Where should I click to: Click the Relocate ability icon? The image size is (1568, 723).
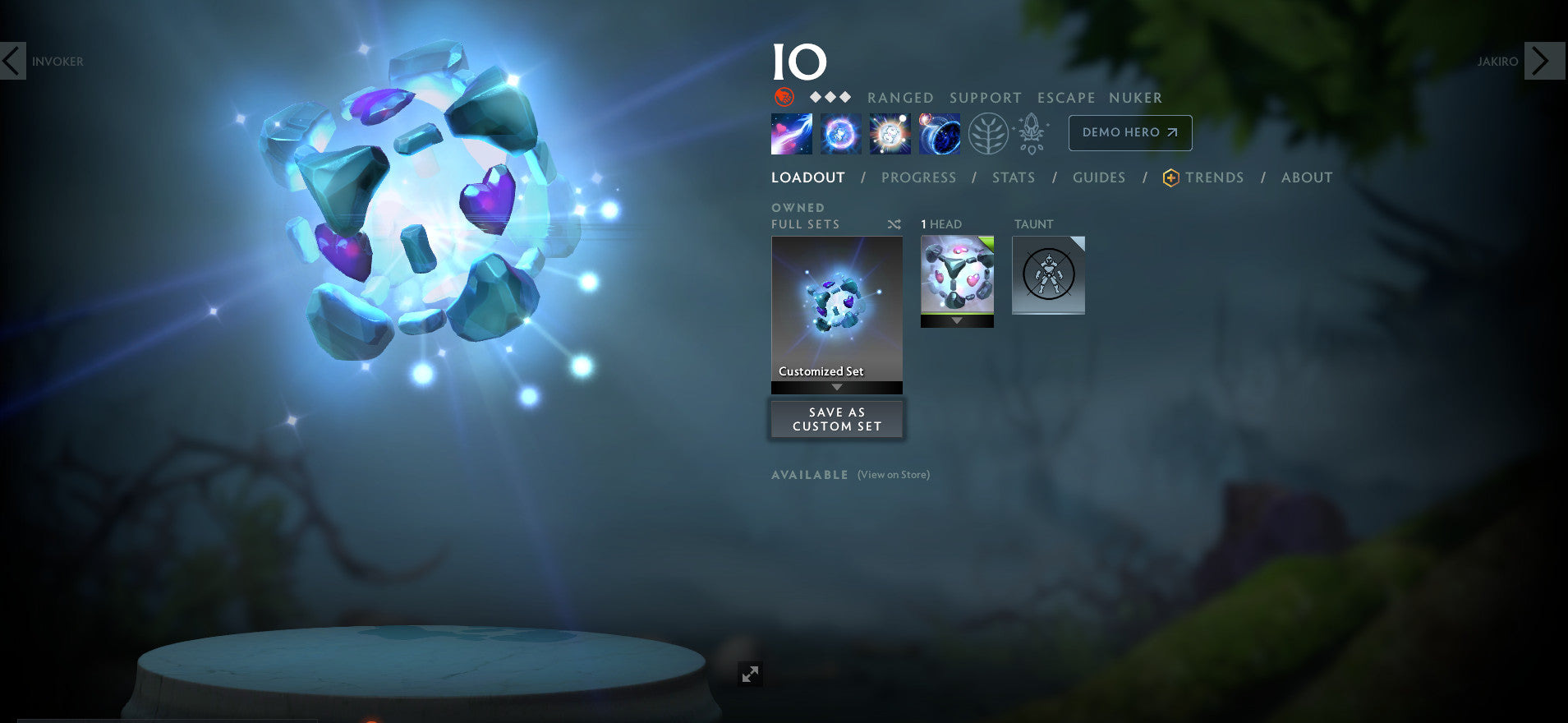pos(940,132)
